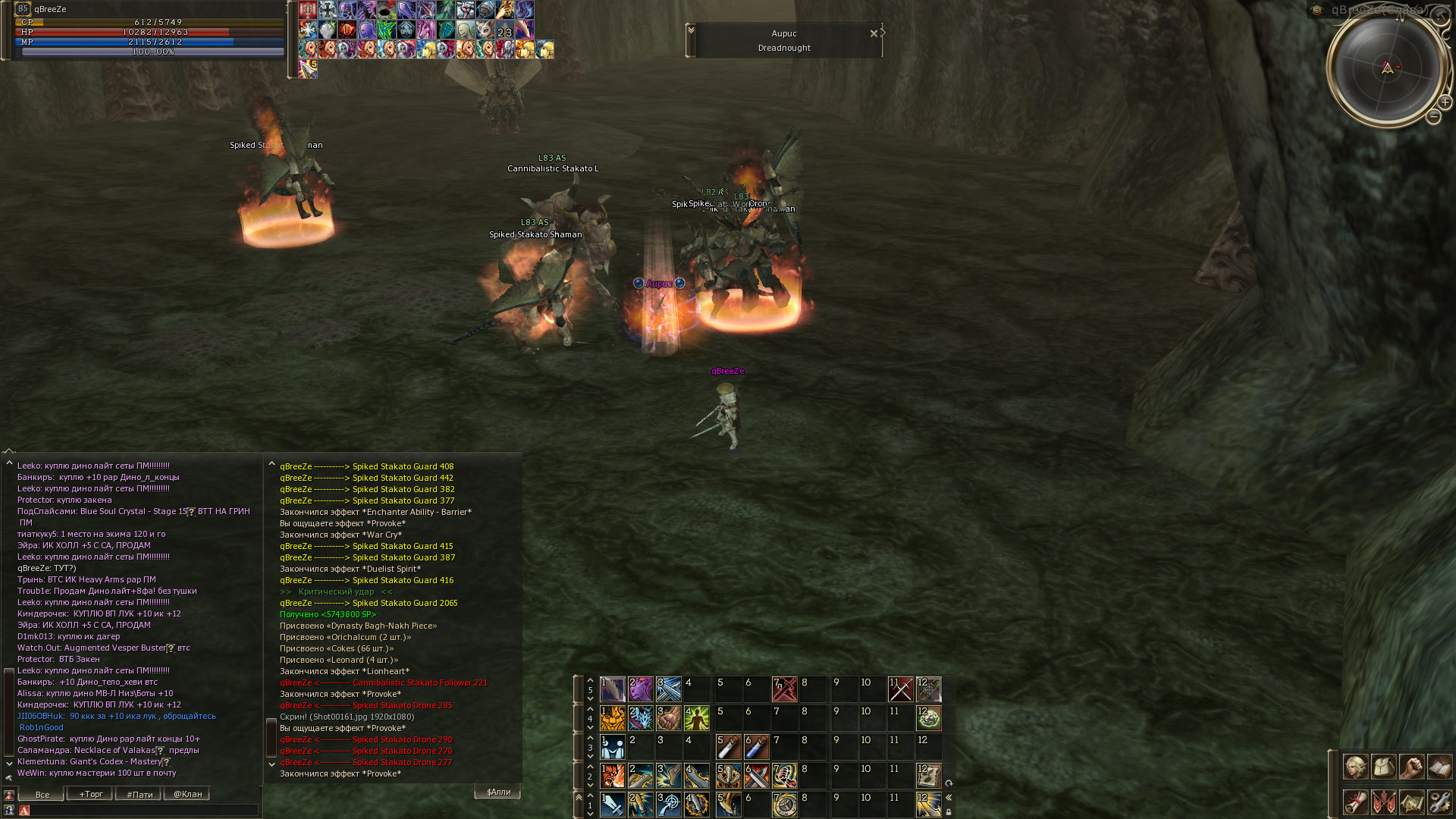
Task: Open the quest scroll icon
Action: (x=1355, y=802)
